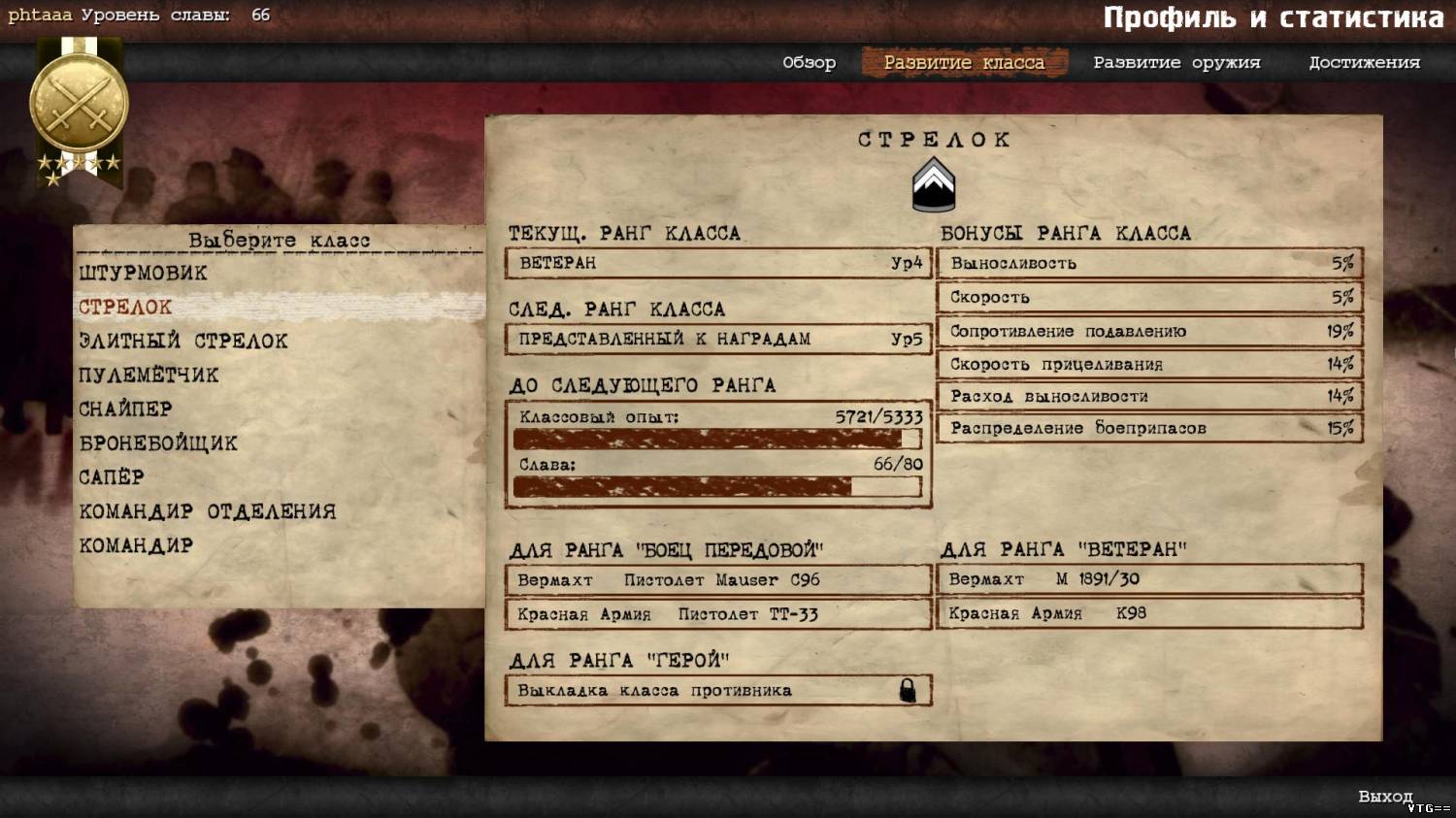The image size is (1456, 818).
Task: Select the Пистолет ТТ-33 reward row
Action: coord(717,614)
